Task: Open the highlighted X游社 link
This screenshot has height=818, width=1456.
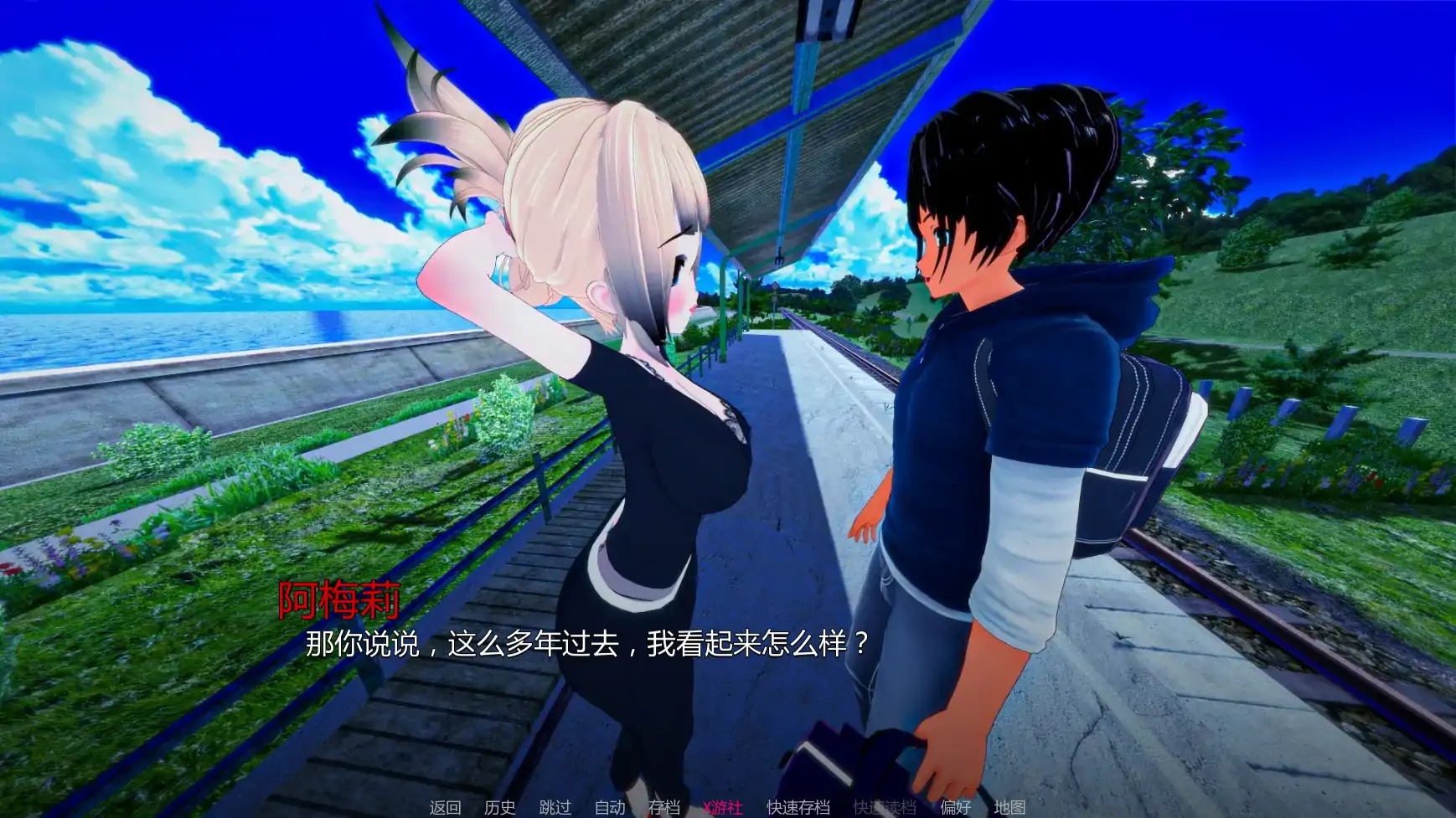Action: 723,806
